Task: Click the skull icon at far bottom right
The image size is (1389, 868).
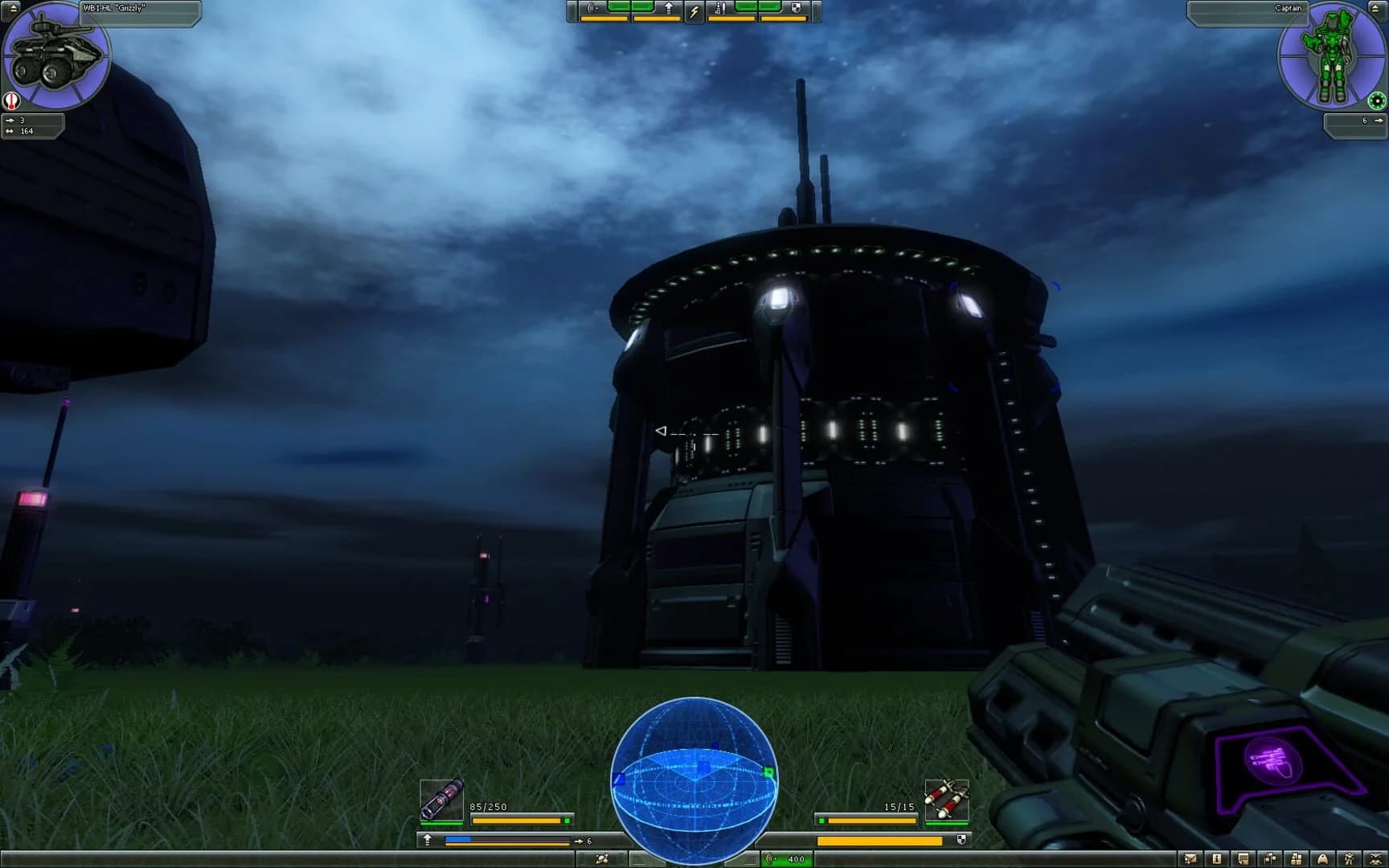Action: 1375,859
